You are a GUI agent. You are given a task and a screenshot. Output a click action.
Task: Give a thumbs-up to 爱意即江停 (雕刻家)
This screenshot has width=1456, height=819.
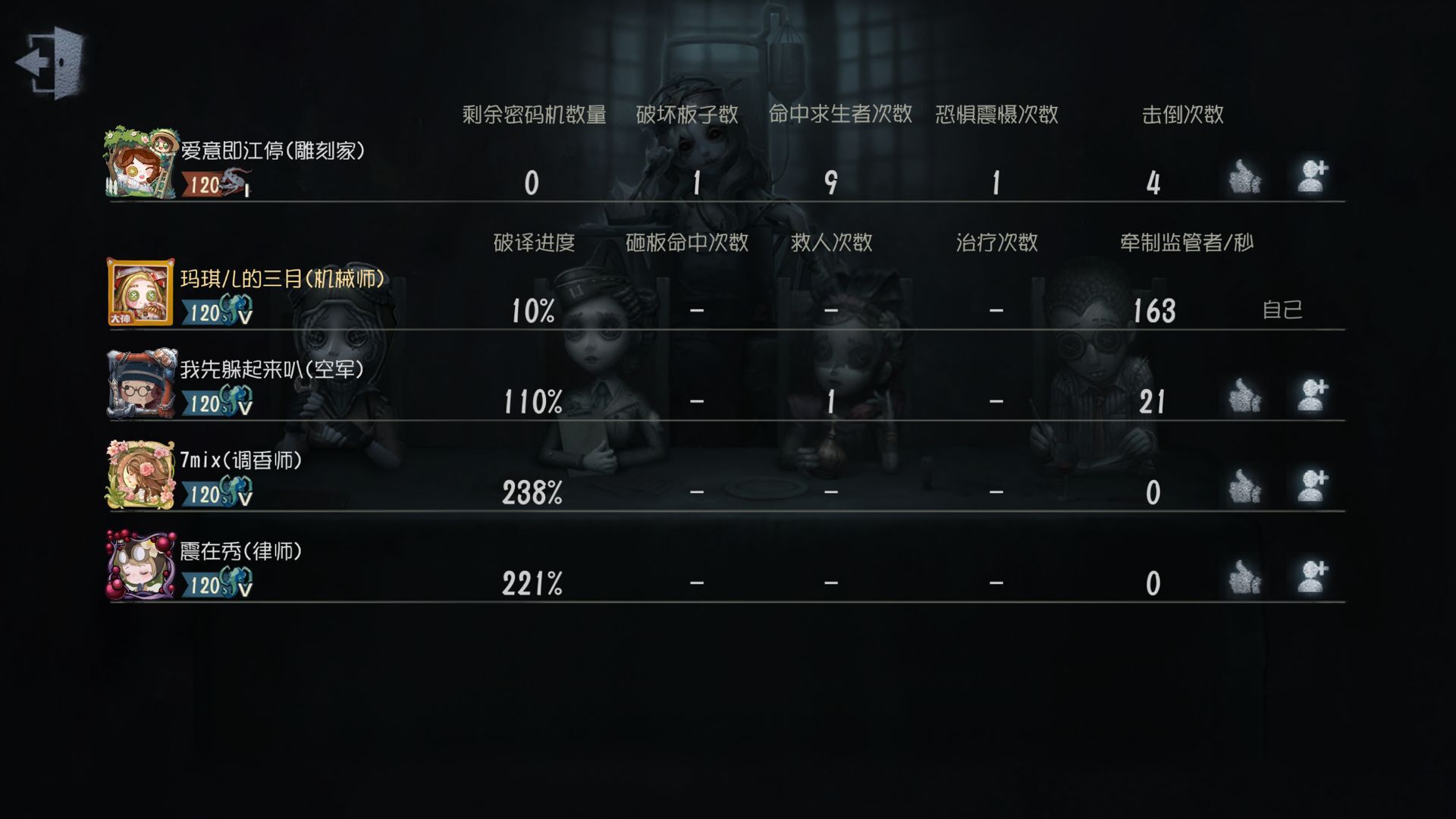pyautogui.click(x=1244, y=177)
